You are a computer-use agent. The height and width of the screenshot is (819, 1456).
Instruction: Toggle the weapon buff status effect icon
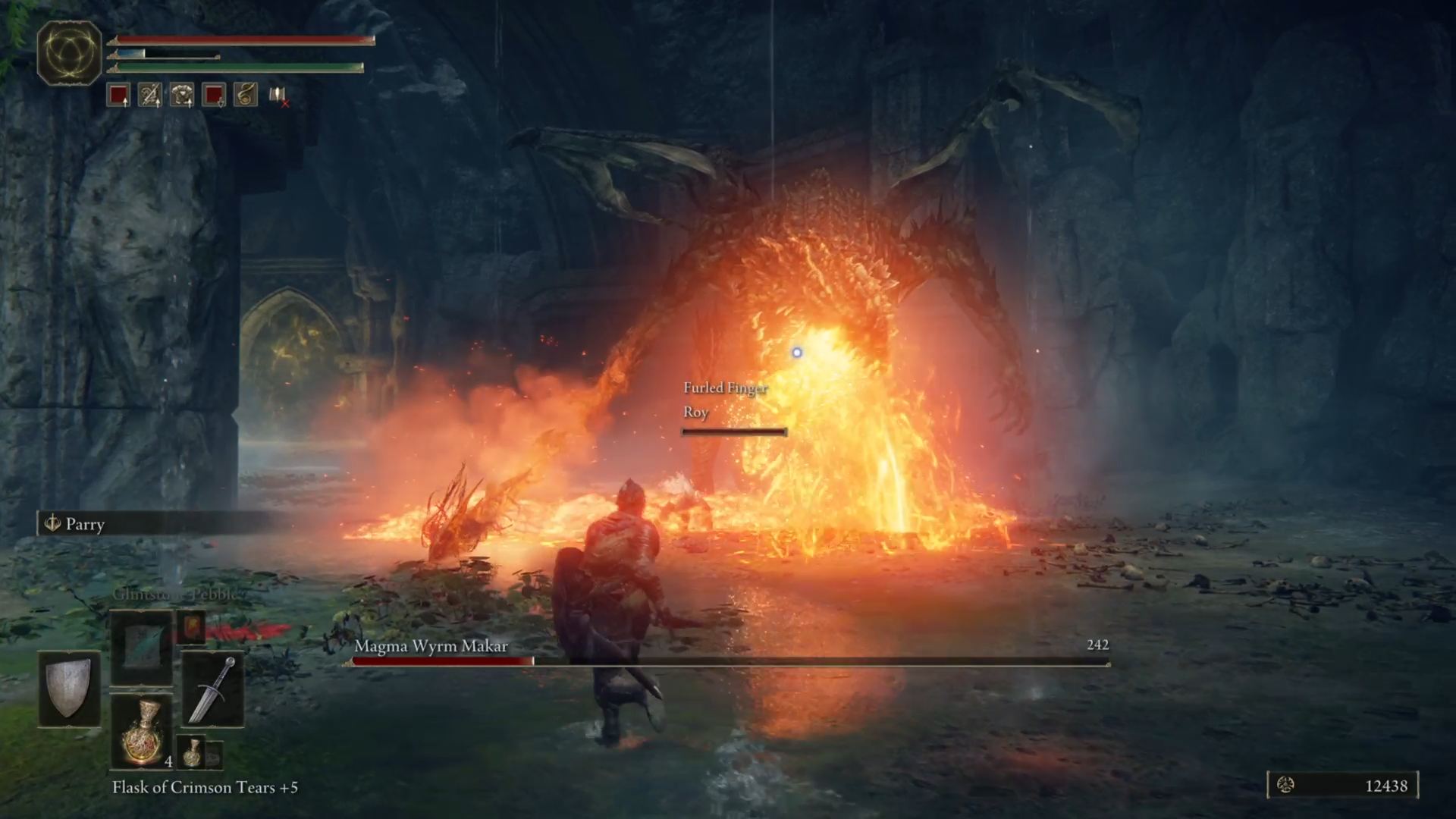coord(149,94)
